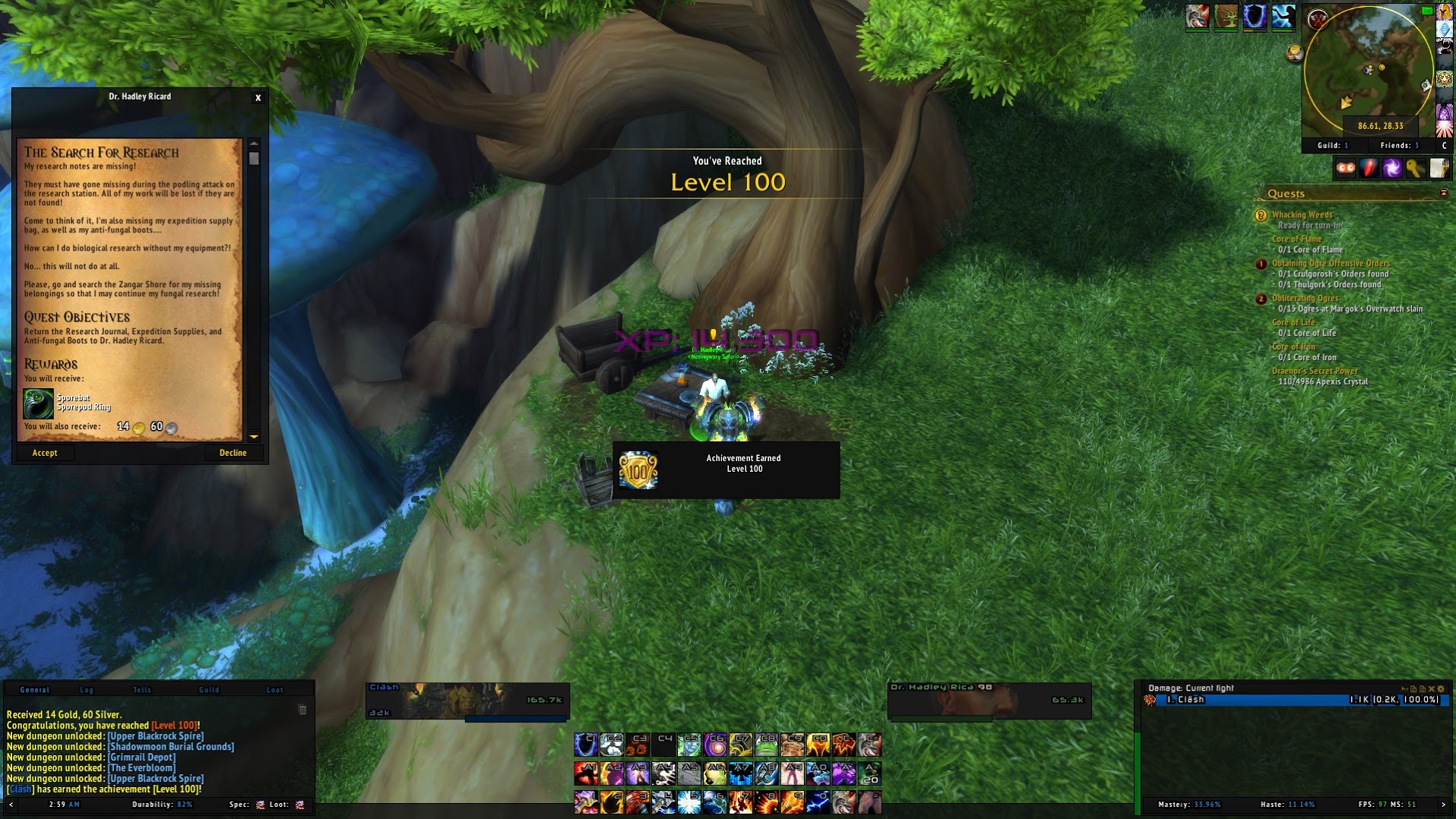Activate the frog Hex ability

point(766,745)
